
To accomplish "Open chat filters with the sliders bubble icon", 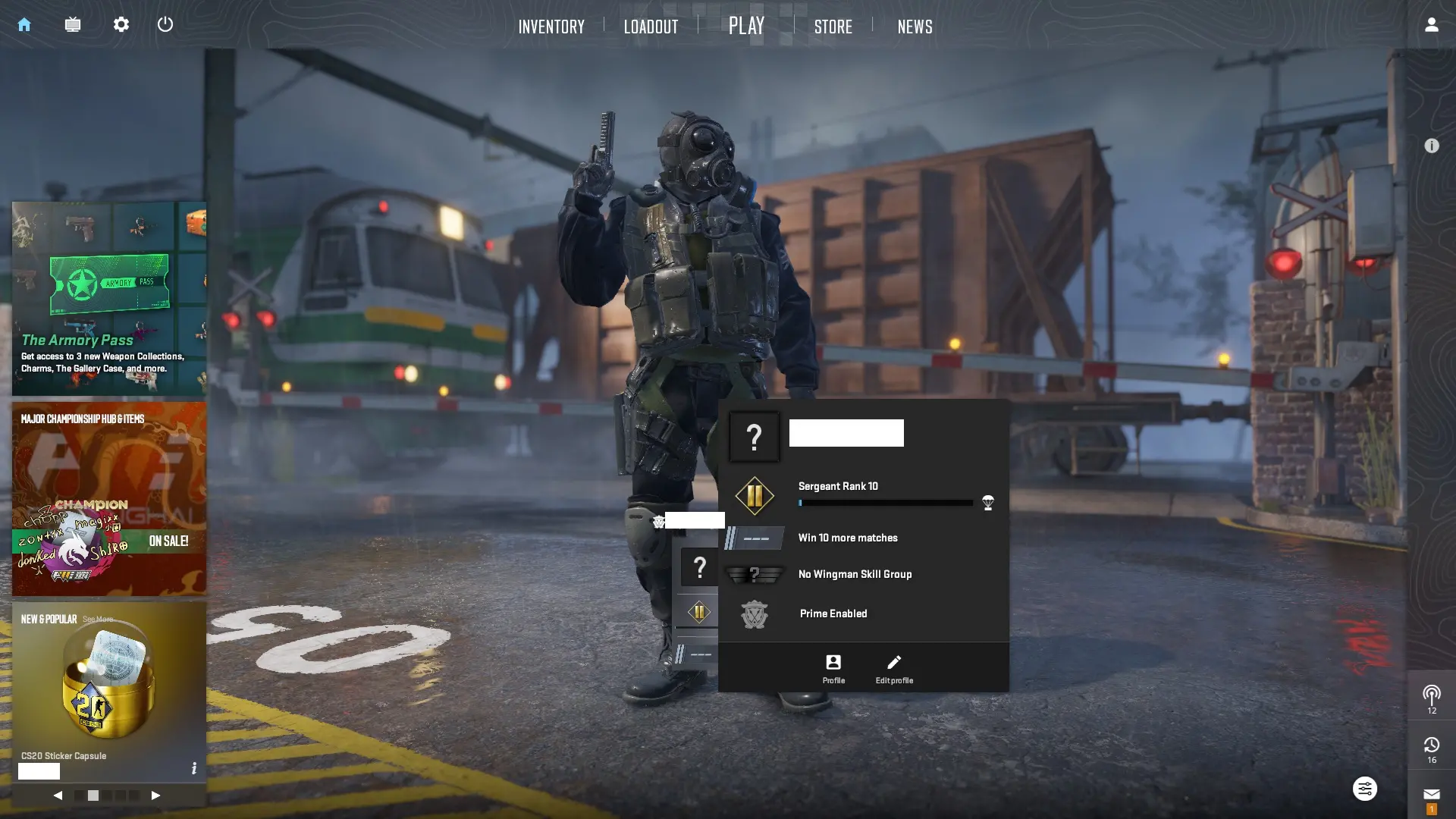I will [x=1364, y=789].
